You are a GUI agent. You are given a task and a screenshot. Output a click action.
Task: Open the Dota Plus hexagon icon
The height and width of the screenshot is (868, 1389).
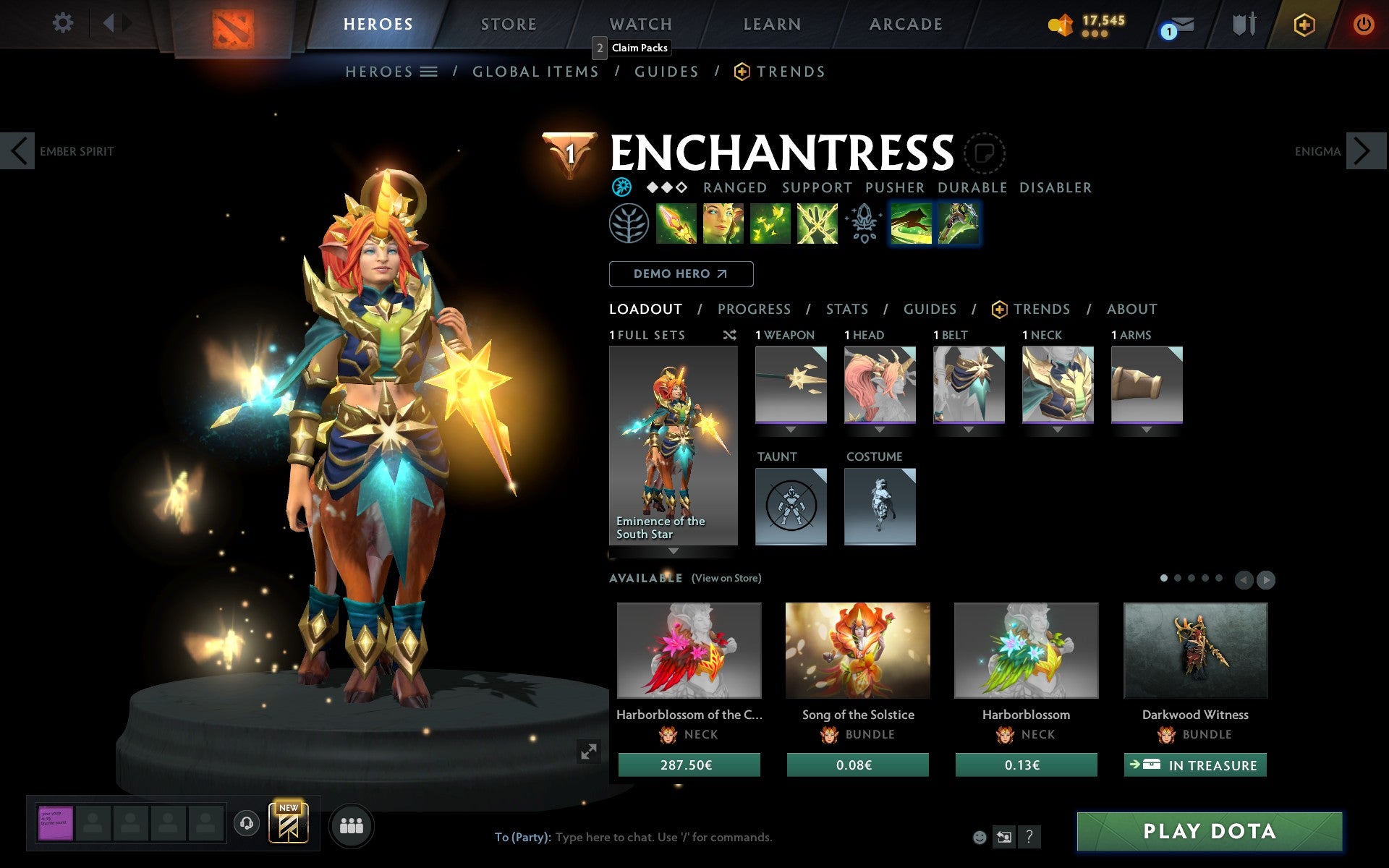[1304, 23]
